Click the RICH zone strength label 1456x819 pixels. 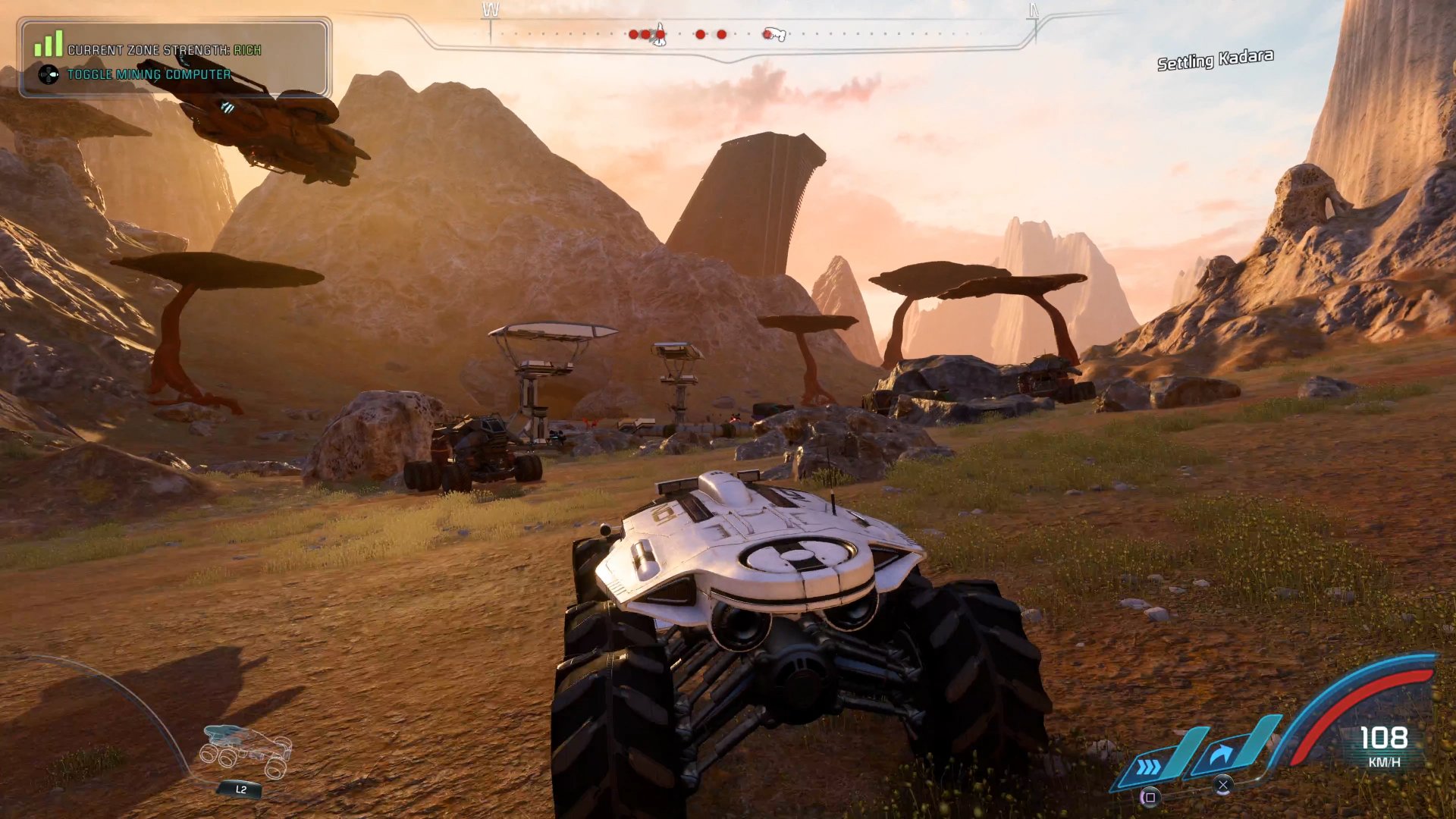tap(247, 49)
